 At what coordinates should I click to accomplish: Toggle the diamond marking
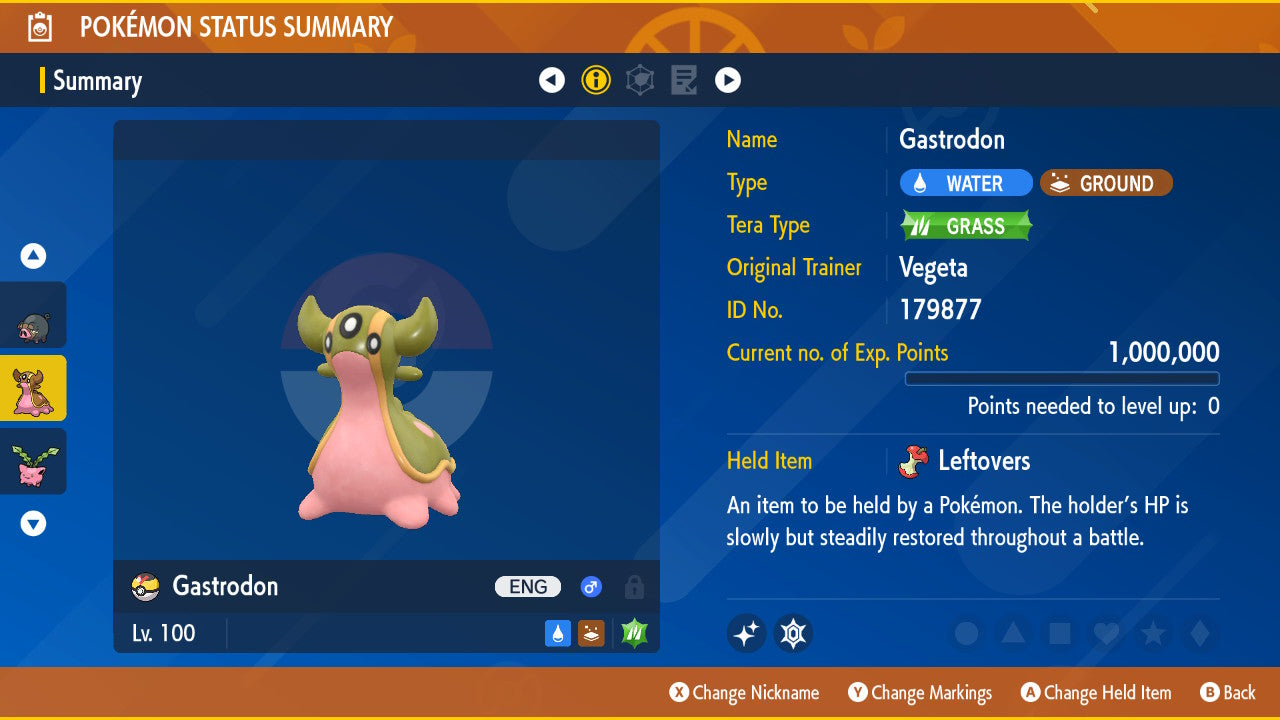coord(1199,633)
